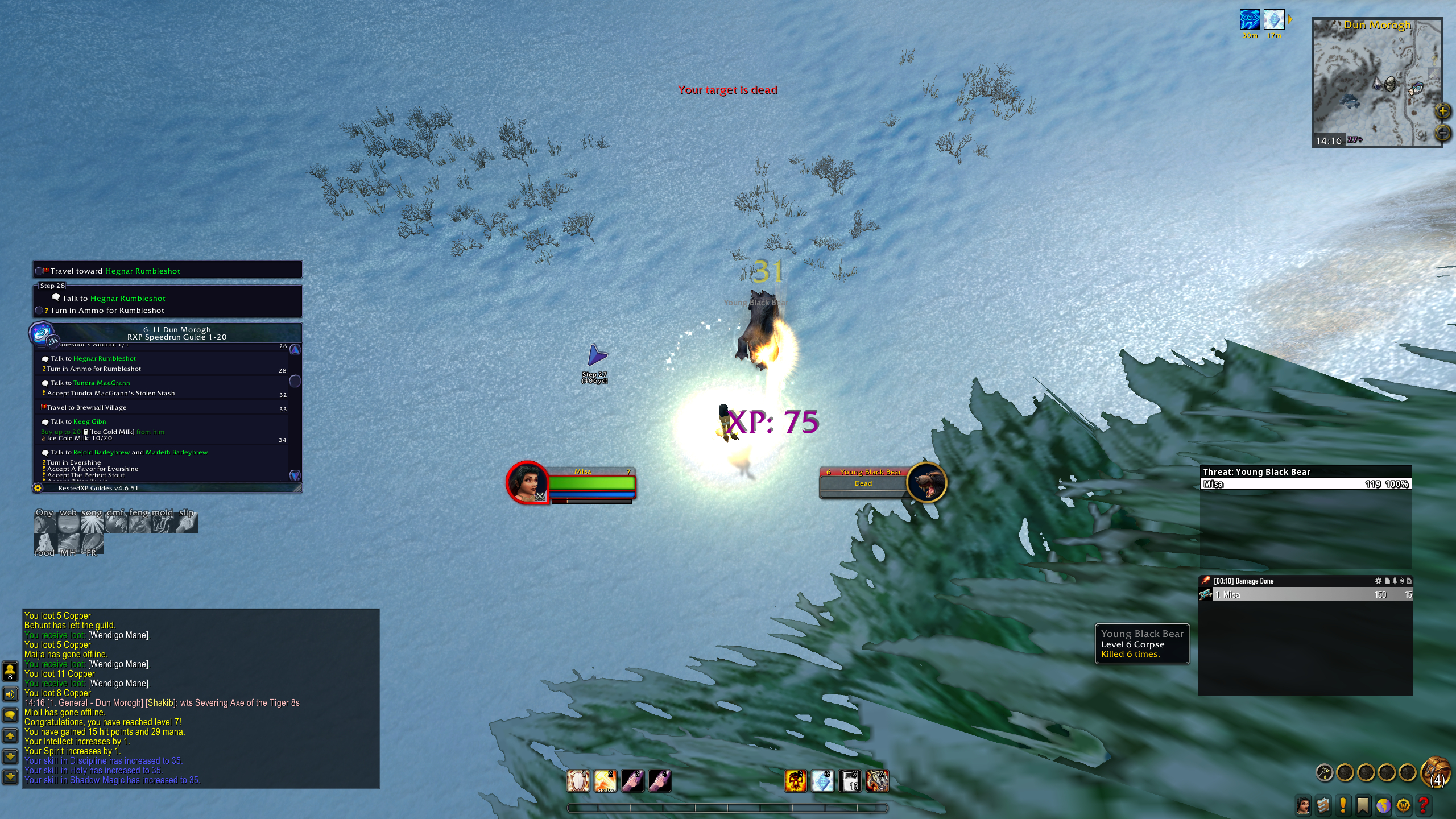1456x819 pixels.
Task: Cast Smite from the action bar
Action: [x=605, y=781]
